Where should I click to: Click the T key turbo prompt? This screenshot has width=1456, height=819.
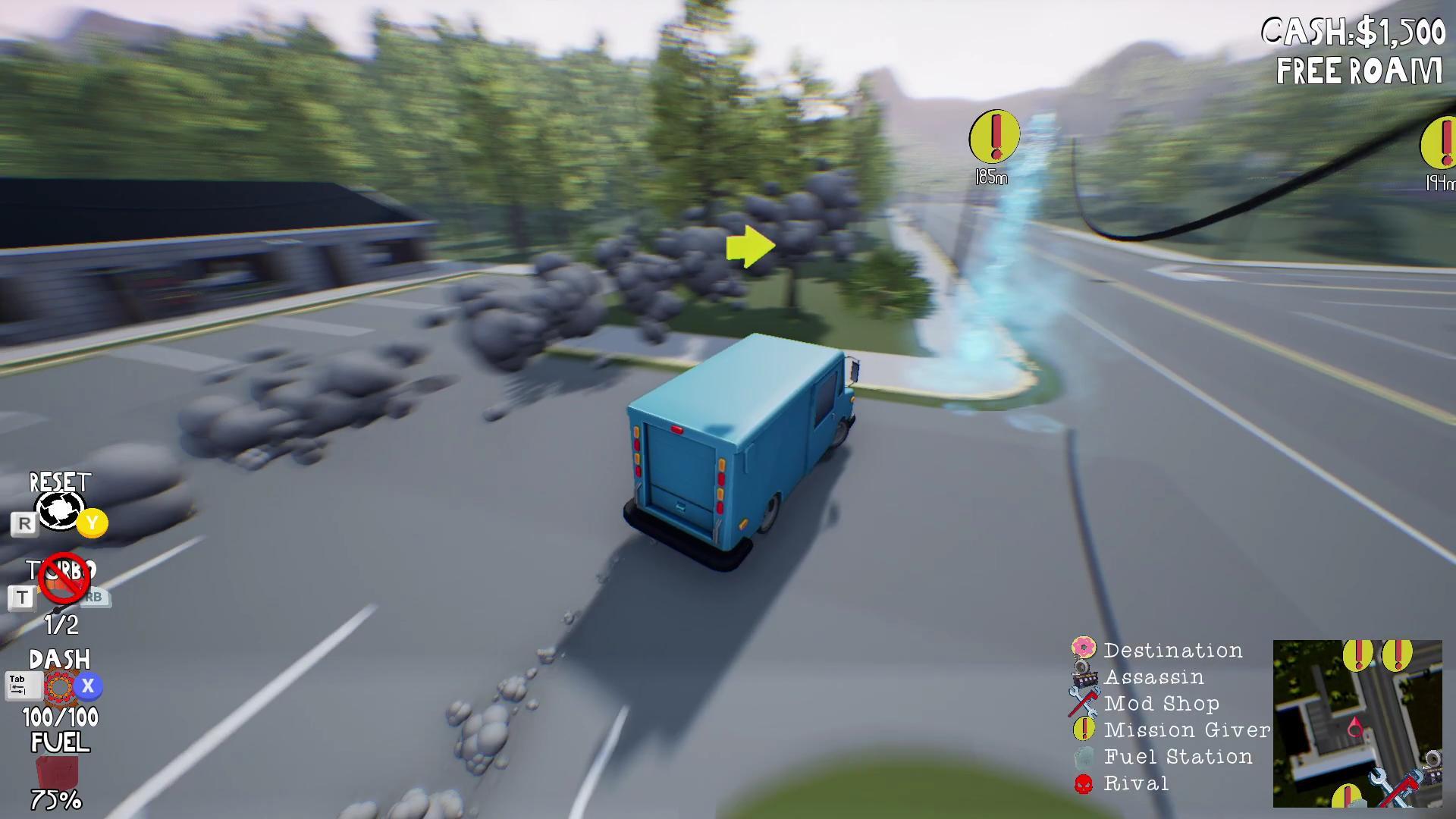23,597
